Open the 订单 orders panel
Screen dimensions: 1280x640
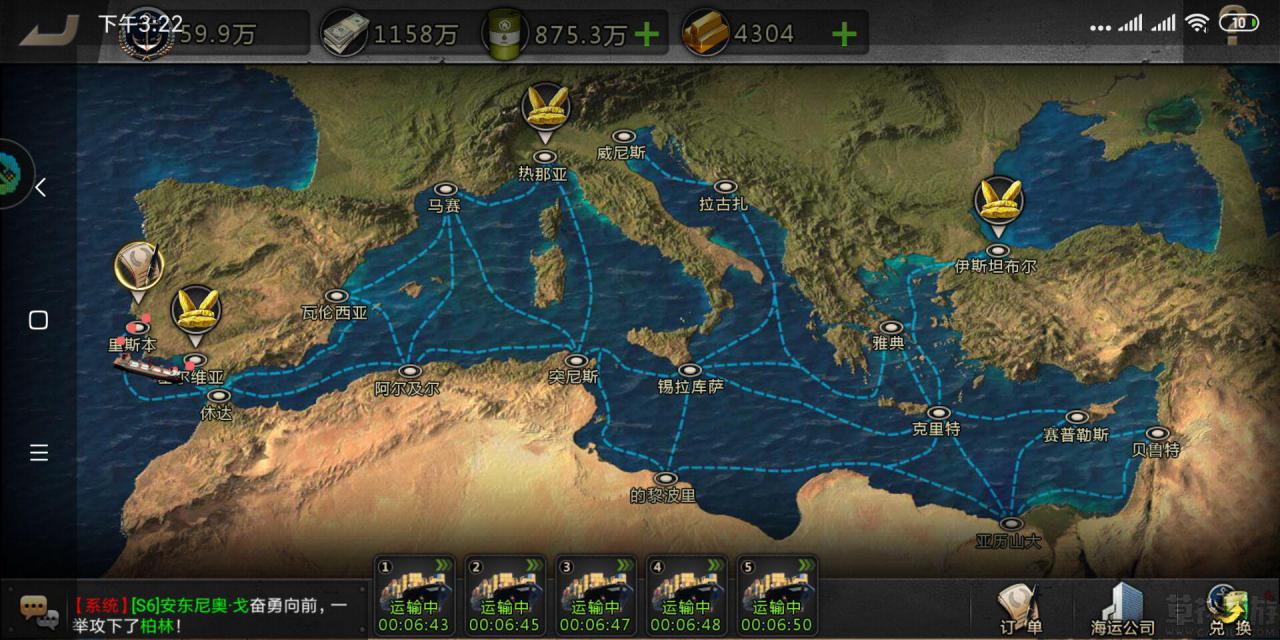click(1020, 608)
